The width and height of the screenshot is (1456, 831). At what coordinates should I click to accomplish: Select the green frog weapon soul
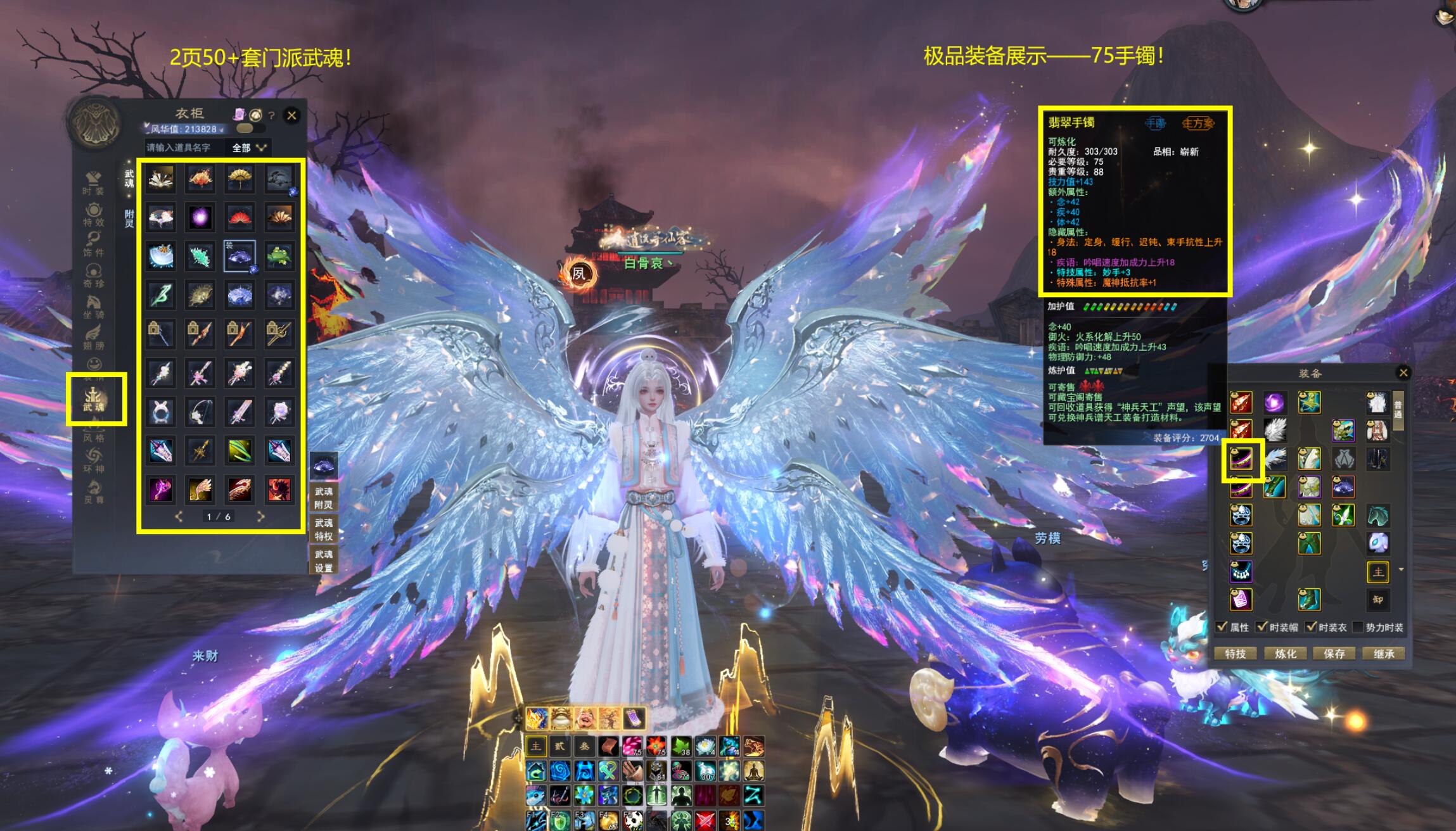(x=279, y=256)
